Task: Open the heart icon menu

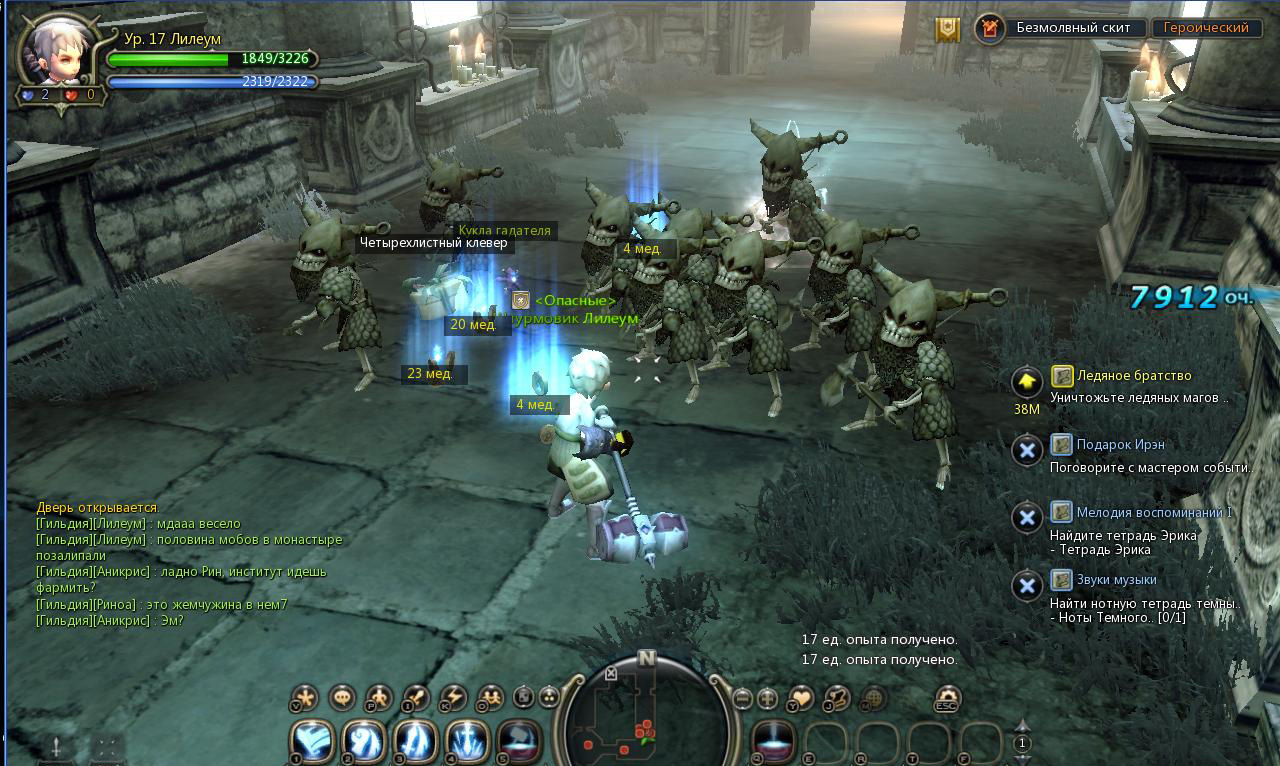Action: click(x=802, y=698)
